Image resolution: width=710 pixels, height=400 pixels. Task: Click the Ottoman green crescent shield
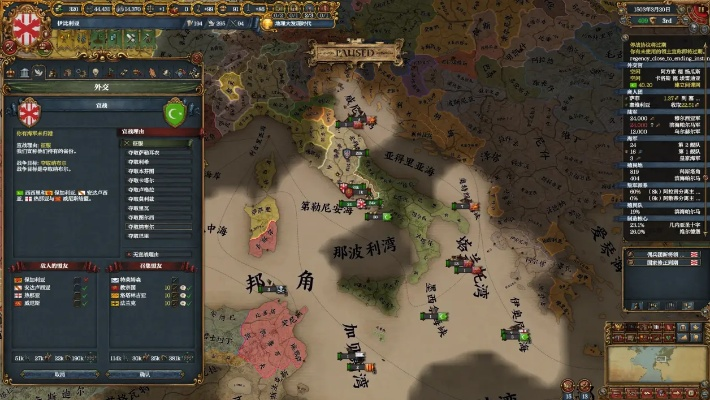tap(174, 111)
